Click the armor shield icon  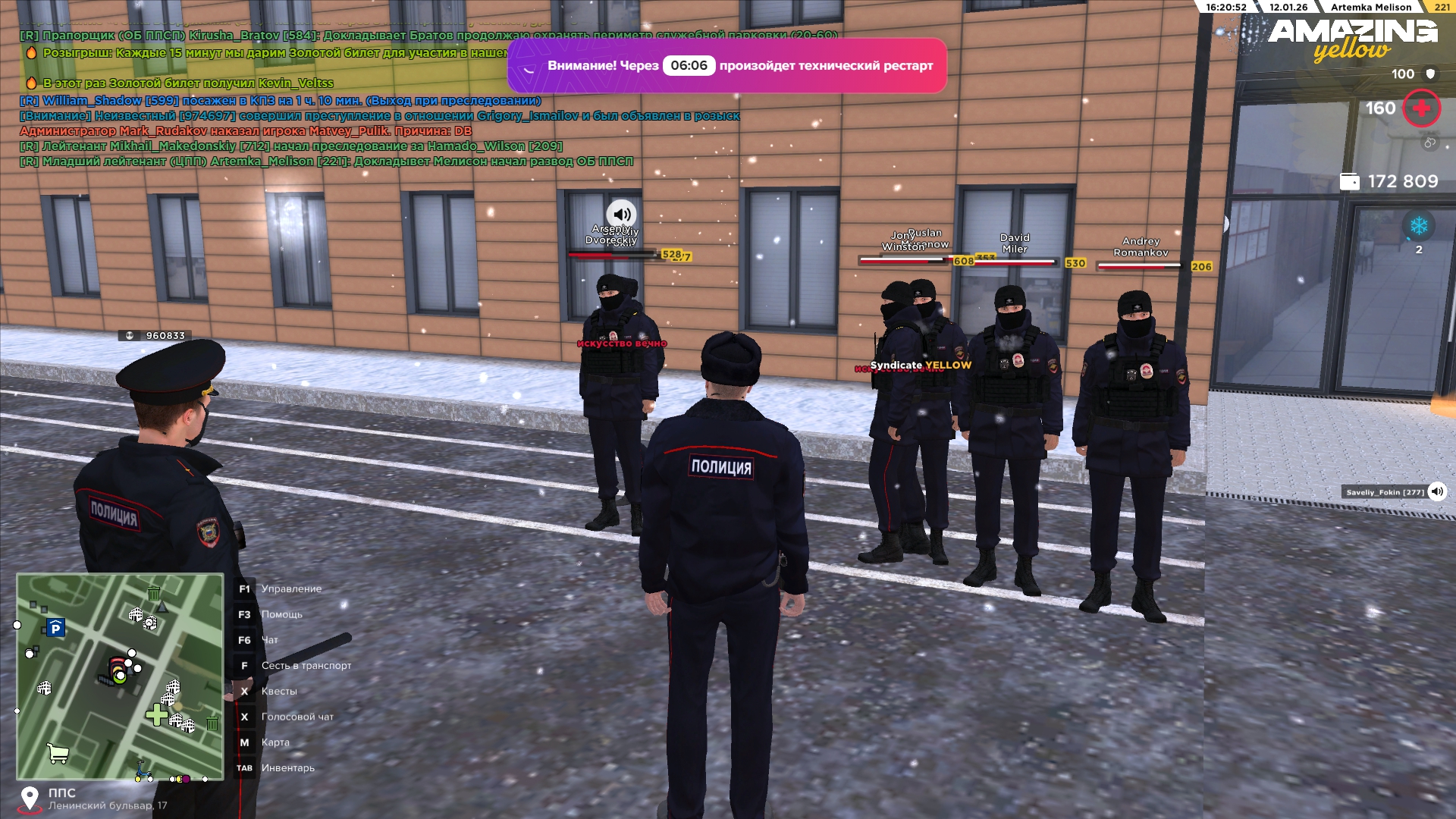click(x=1430, y=74)
